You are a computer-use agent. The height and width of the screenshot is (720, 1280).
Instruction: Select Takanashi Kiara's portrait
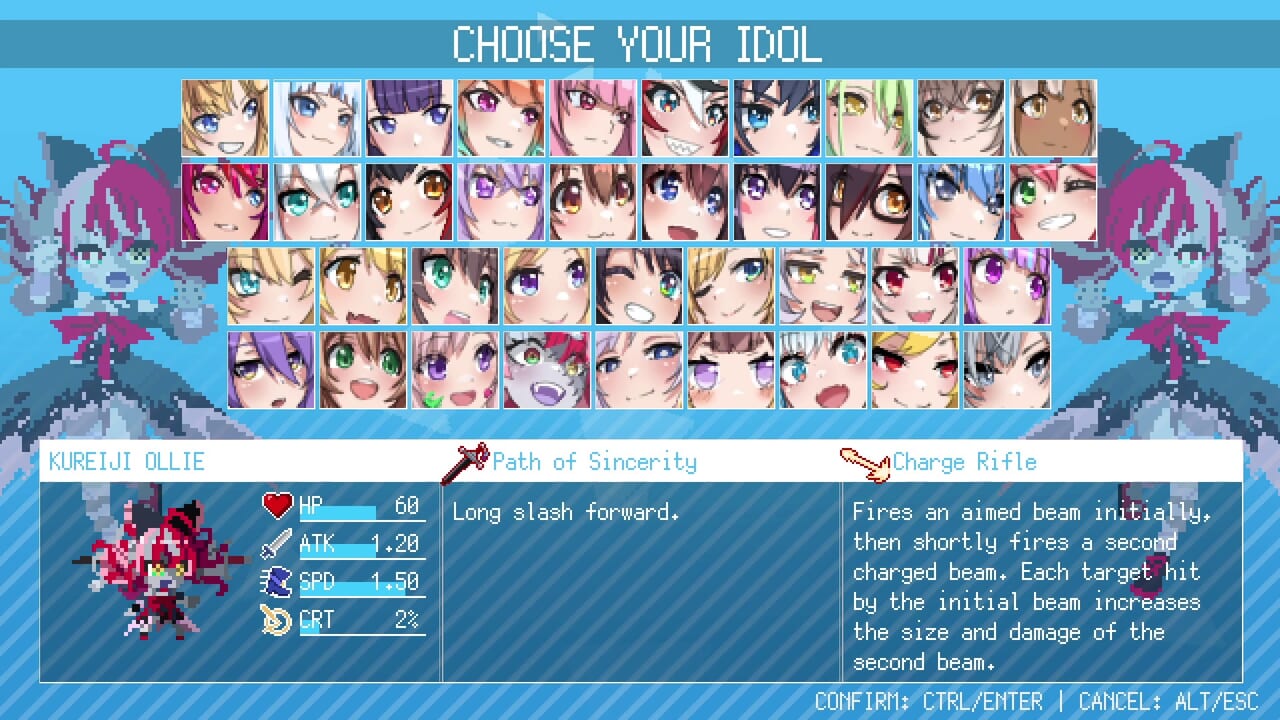[x=500, y=117]
